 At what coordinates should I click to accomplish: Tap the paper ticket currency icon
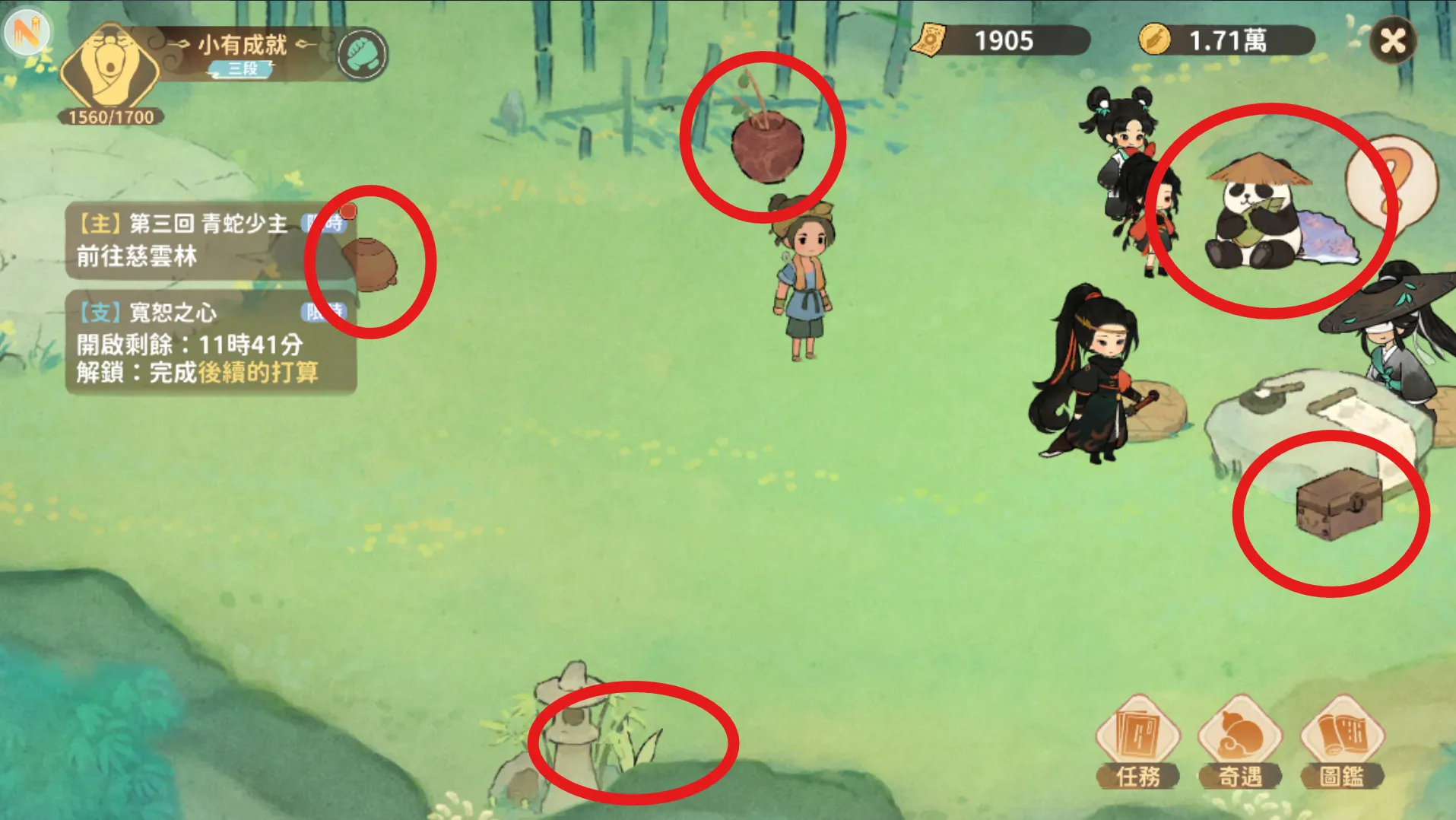tap(931, 40)
